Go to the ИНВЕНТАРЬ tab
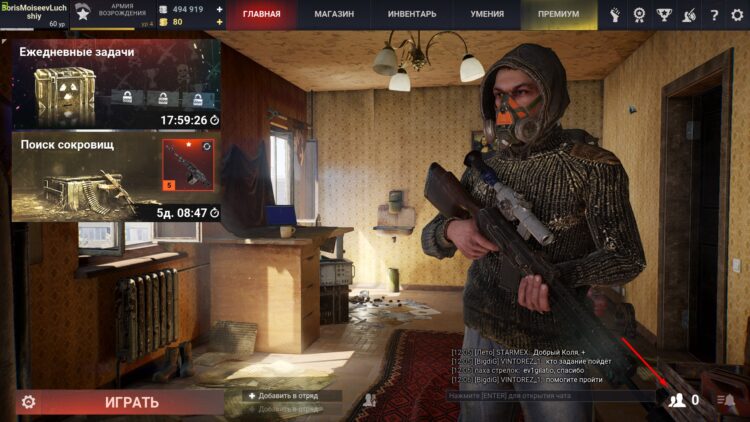The image size is (750, 422). click(411, 15)
